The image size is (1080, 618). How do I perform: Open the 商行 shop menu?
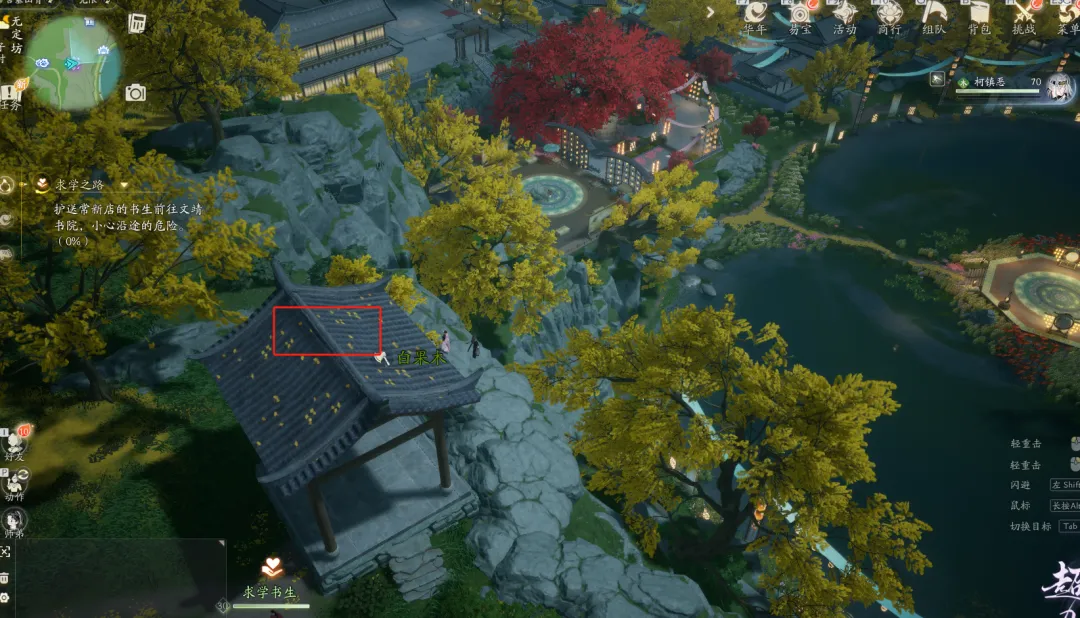pos(889,14)
